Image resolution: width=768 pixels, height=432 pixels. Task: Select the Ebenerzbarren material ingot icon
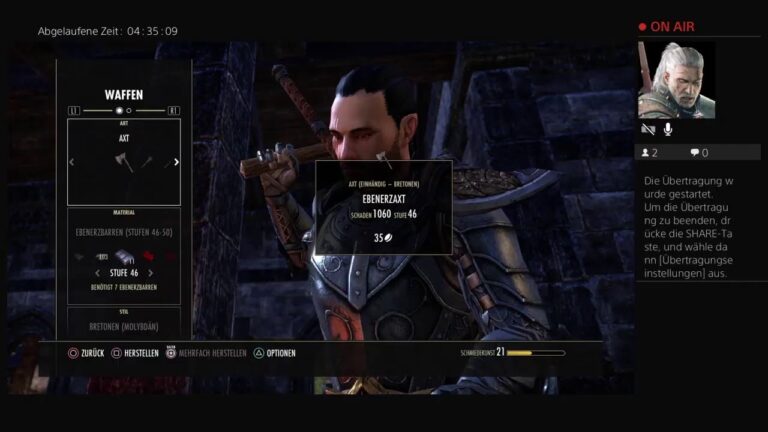coord(123,257)
